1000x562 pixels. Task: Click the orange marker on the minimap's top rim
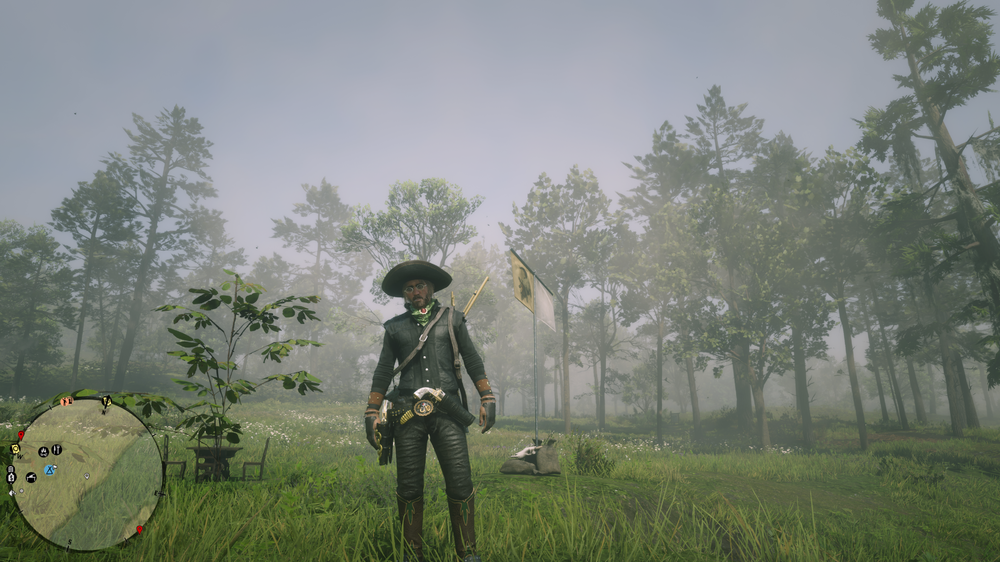click(67, 401)
